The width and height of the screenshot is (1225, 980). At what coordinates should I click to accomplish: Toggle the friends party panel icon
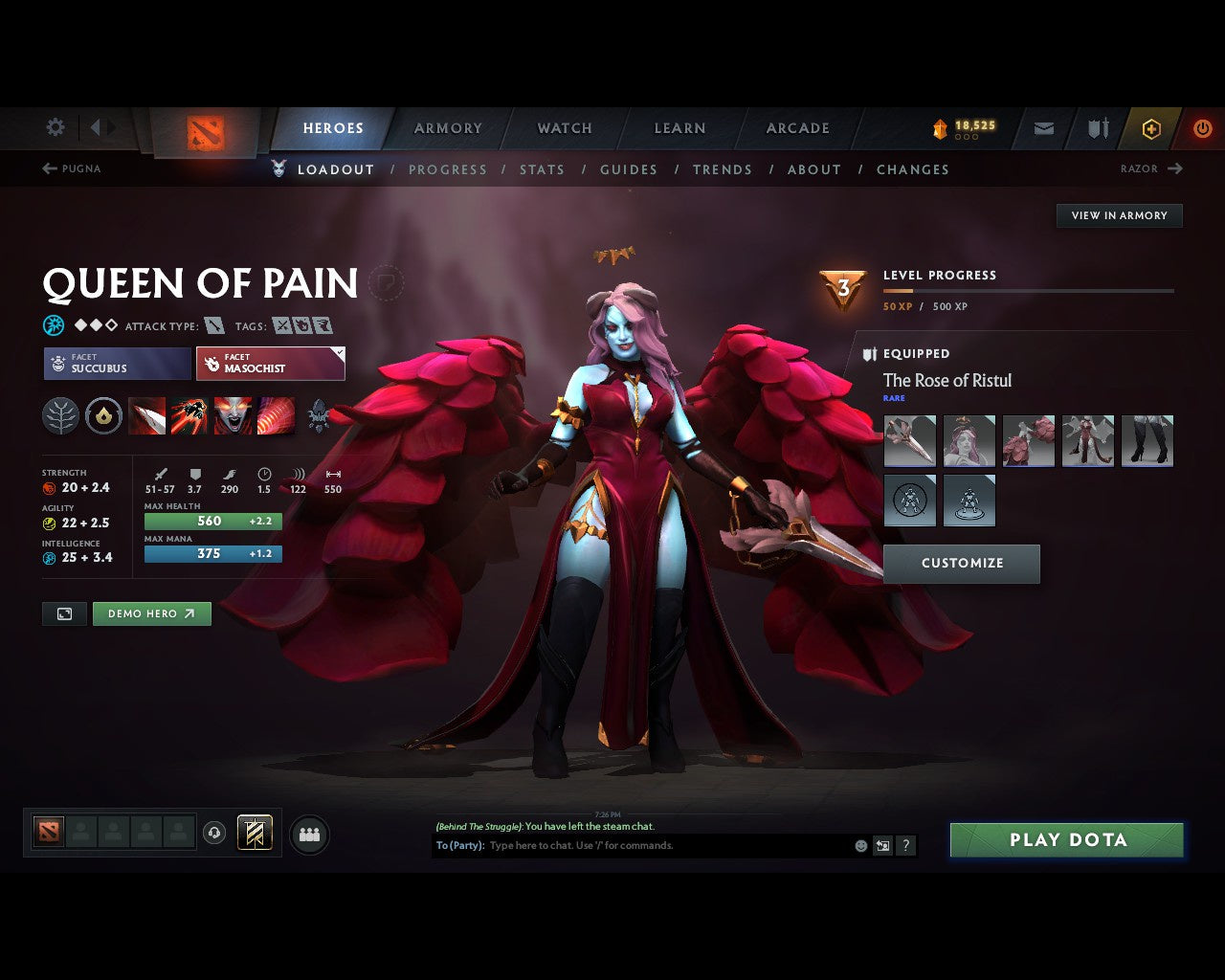coord(308,834)
